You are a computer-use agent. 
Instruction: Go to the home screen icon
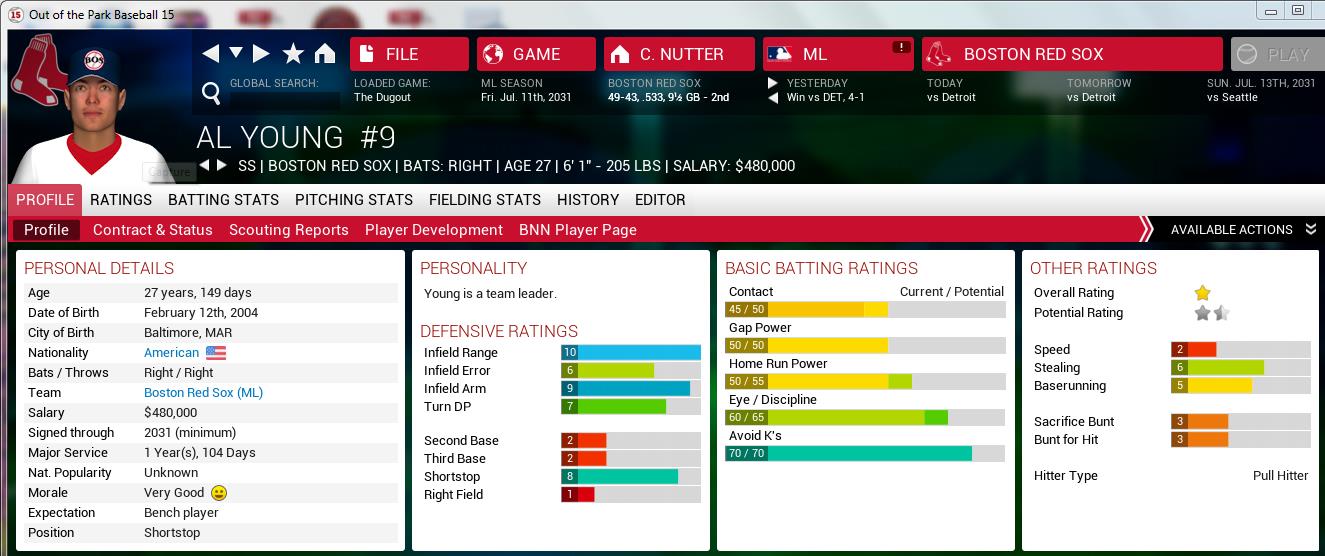pyautogui.click(x=324, y=54)
